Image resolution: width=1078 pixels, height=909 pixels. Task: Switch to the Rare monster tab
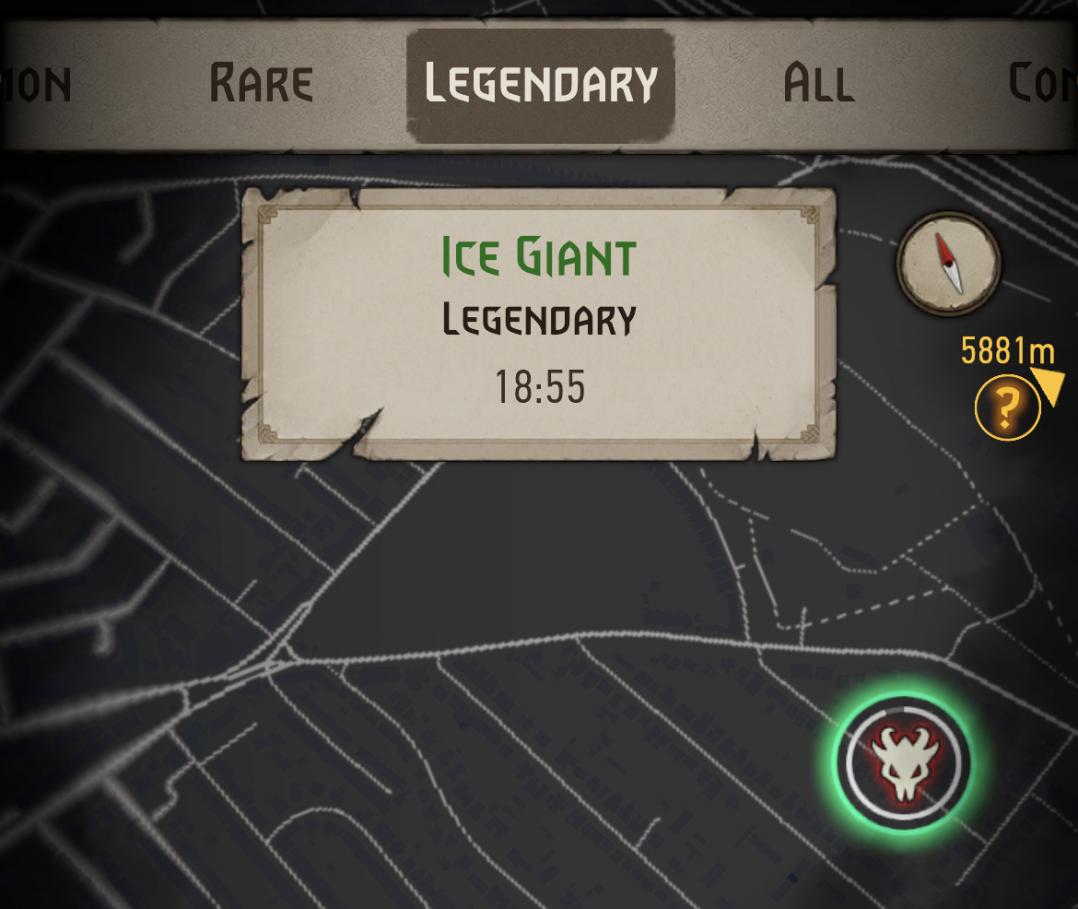[x=261, y=84]
